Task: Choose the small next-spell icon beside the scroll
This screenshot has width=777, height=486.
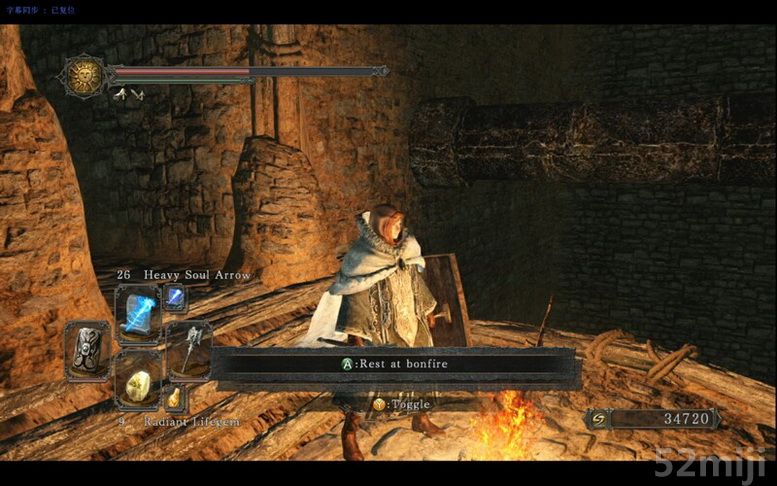Action: point(175,296)
